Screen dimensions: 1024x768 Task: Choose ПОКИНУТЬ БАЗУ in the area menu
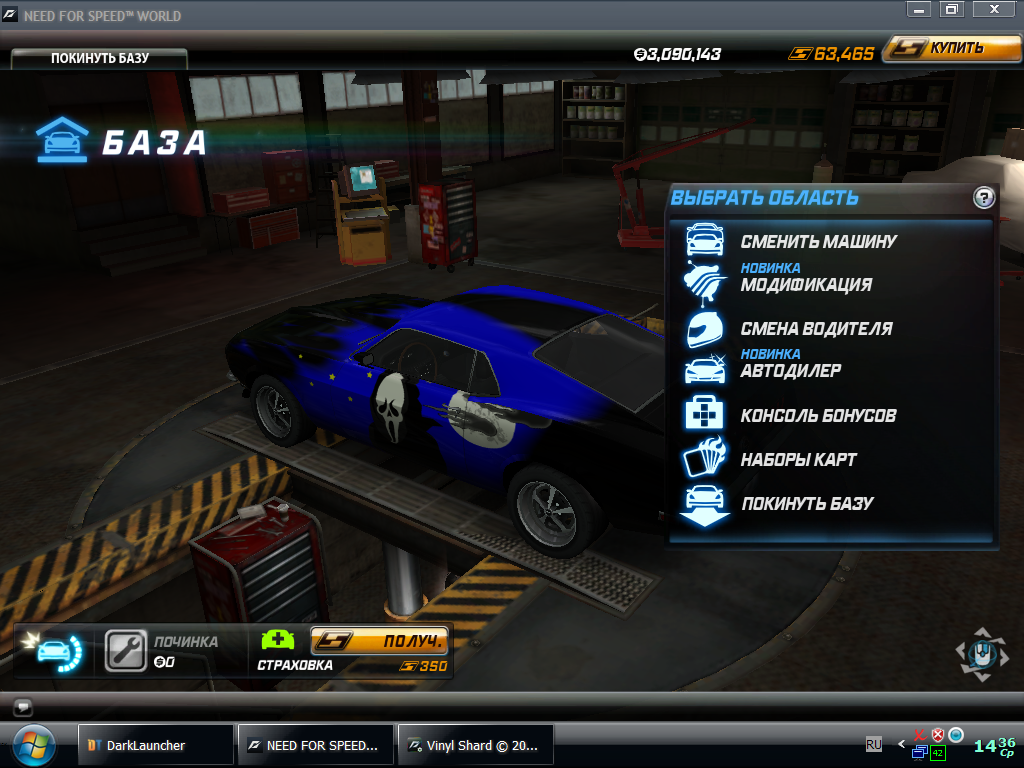(x=807, y=504)
